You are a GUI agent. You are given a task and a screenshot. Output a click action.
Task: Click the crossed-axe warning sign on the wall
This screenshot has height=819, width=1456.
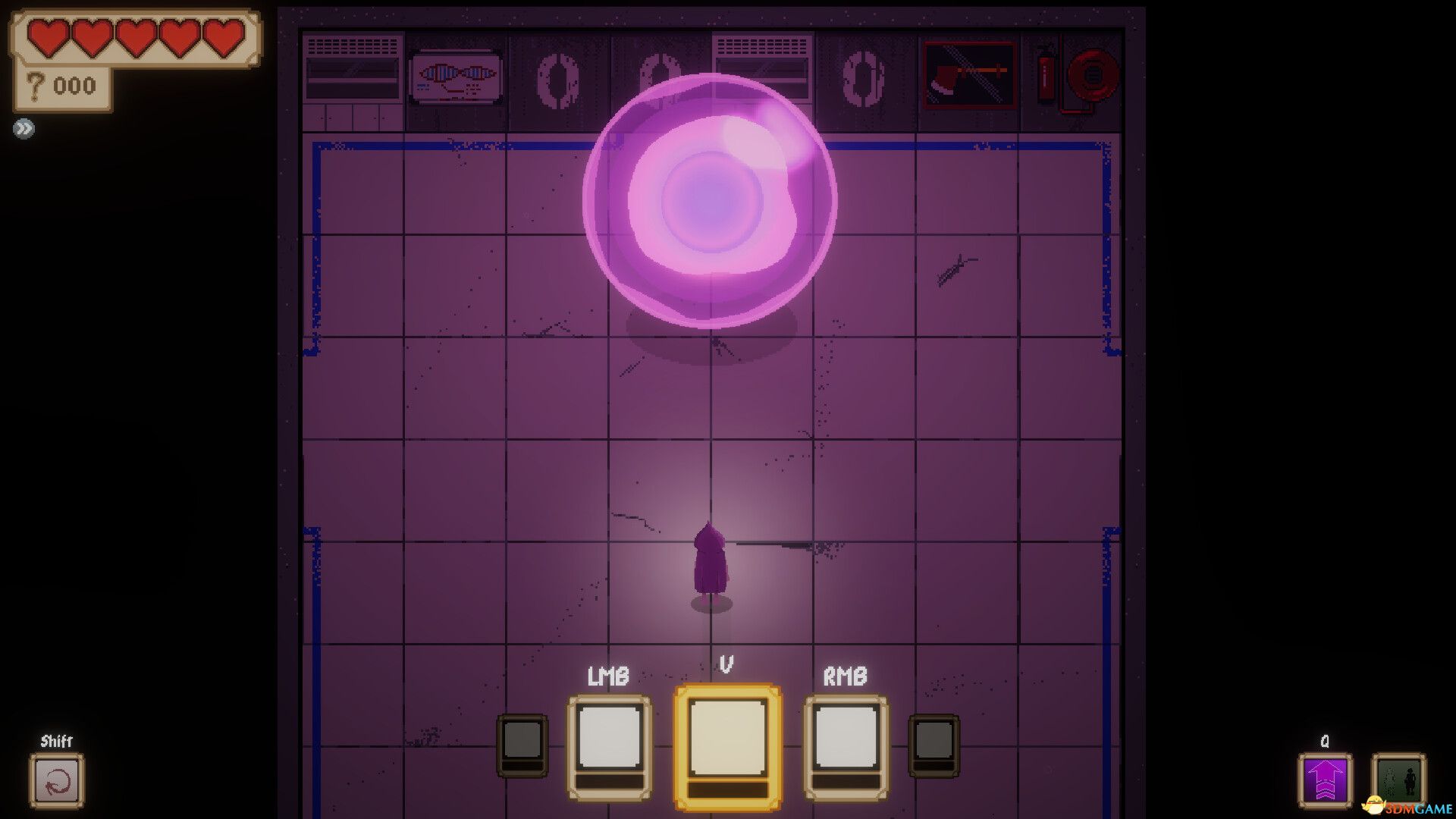click(x=965, y=74)
